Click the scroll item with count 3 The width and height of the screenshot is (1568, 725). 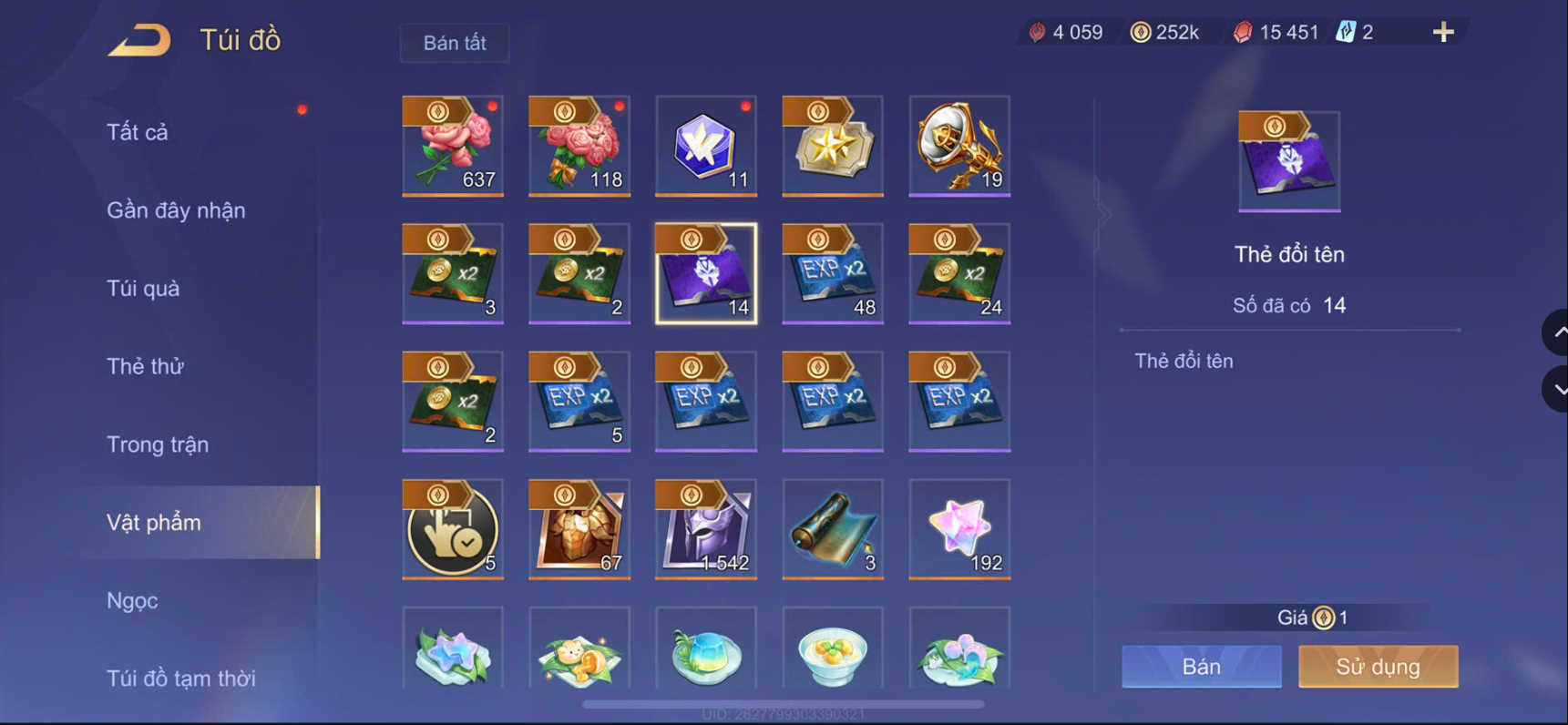pyautogui.click(x=832, y=528)
